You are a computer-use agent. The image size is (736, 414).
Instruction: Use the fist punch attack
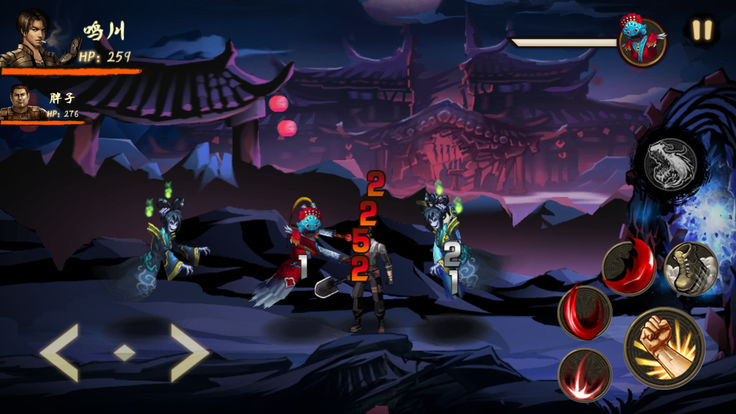(x=664, y=347)
